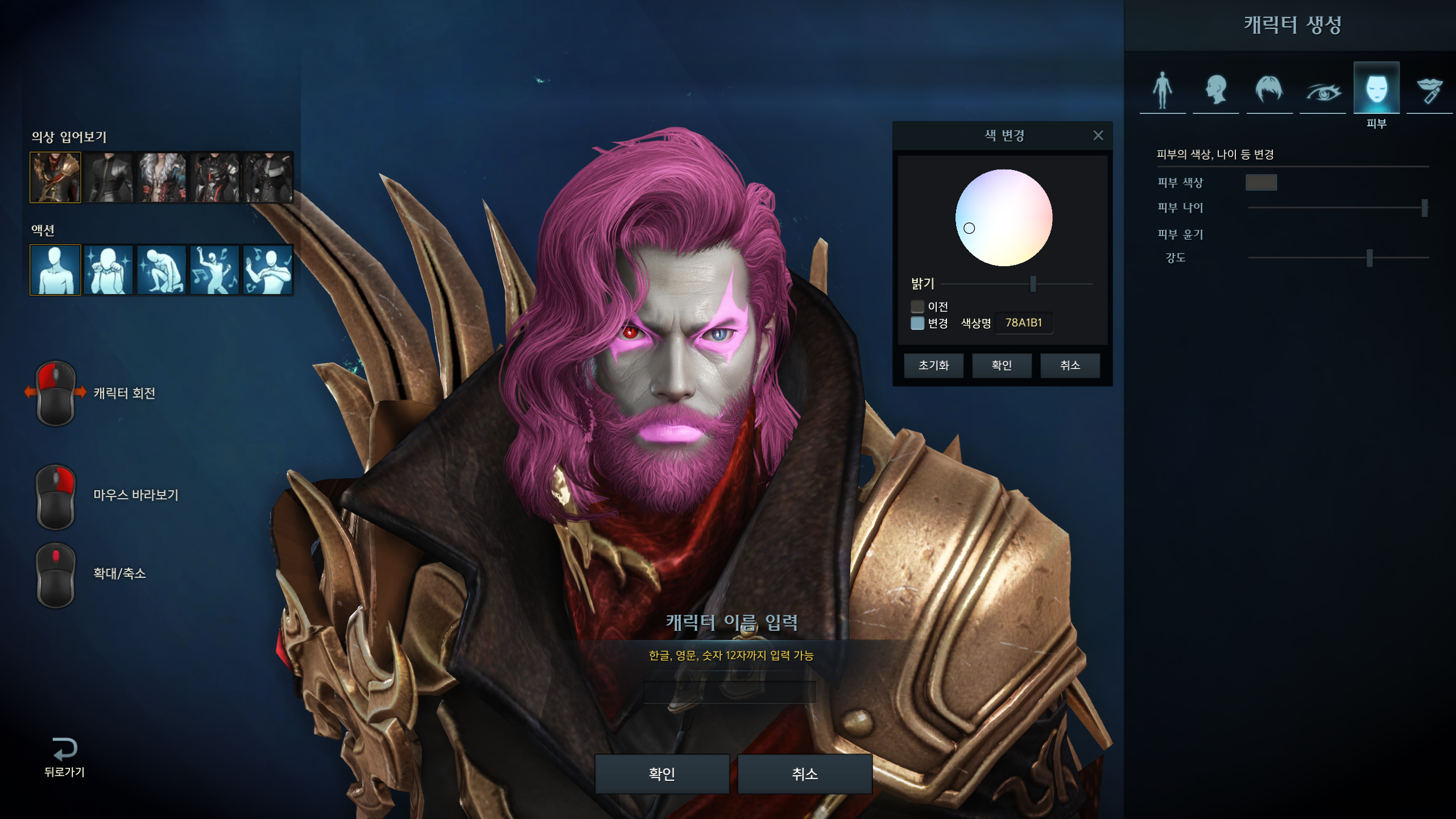Image resolution: width=1456 pixels, height=819 pixels.
Task: Select the kneeling pose action
Action: (x=162, y=270)
